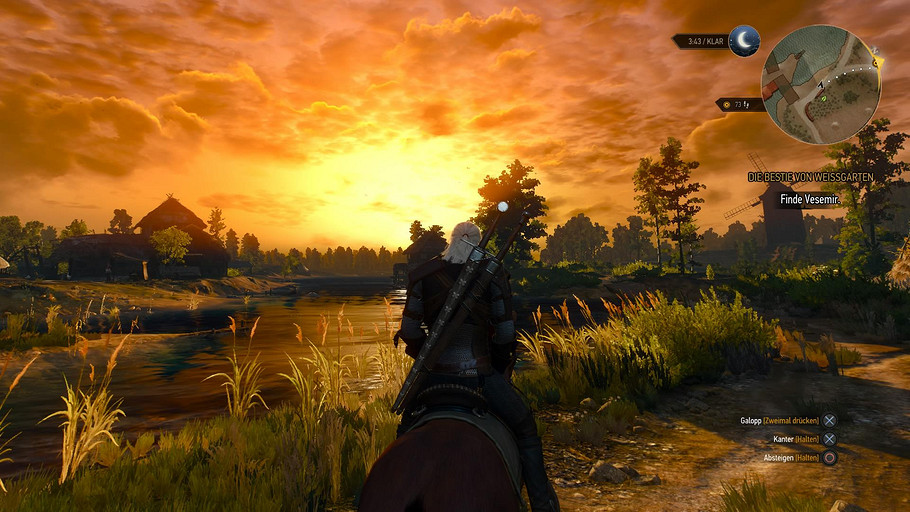Viewport: 910px width, 512px height.
Task: Click the circular minimap
Action: point(820,84)
